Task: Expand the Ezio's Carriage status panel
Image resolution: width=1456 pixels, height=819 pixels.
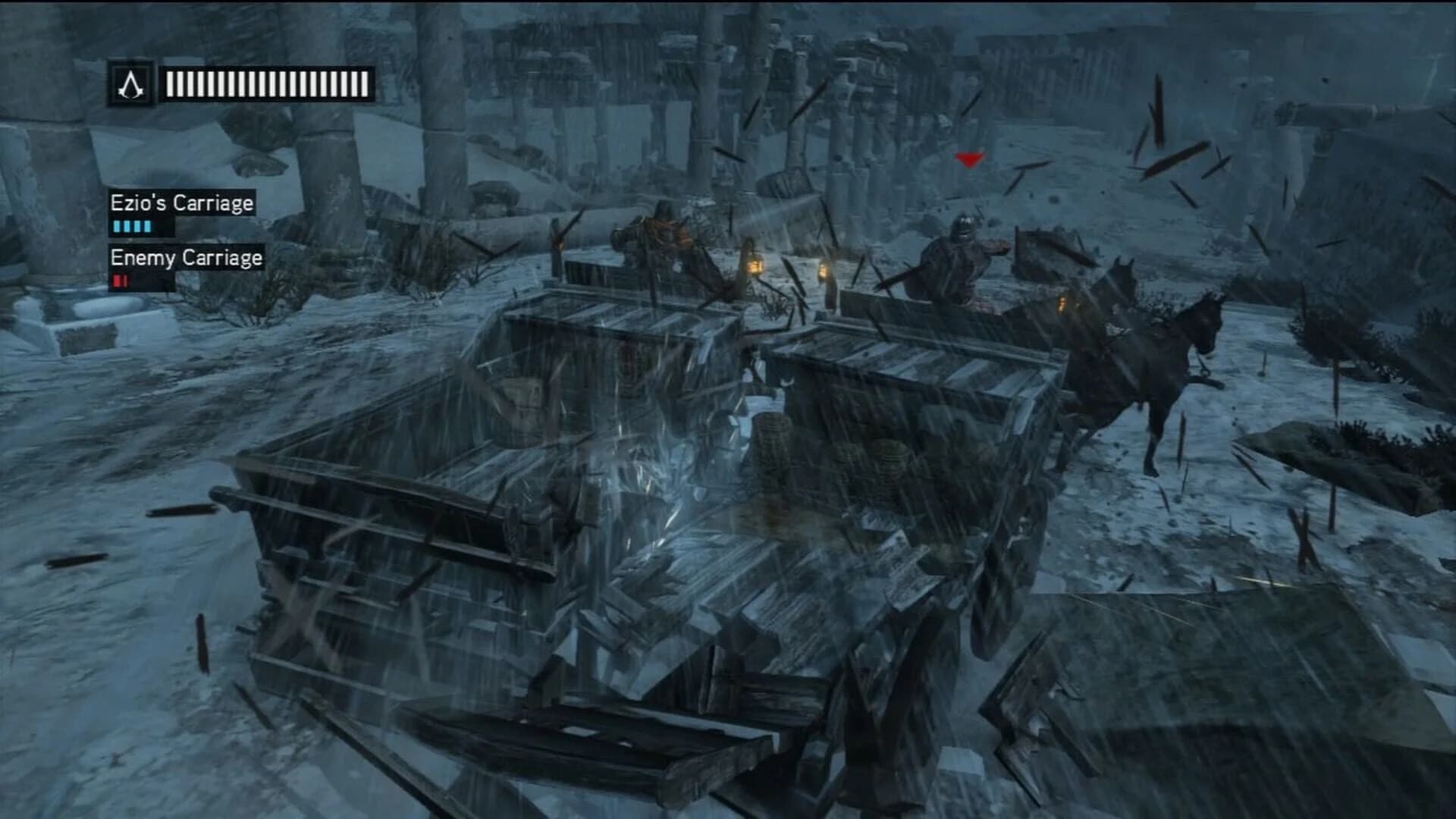Action: coord(182,203)
